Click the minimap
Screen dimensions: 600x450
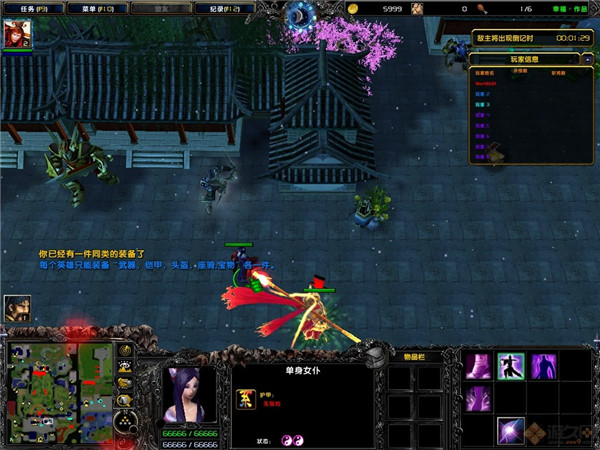pyautogui.click(x=60, y=389)
